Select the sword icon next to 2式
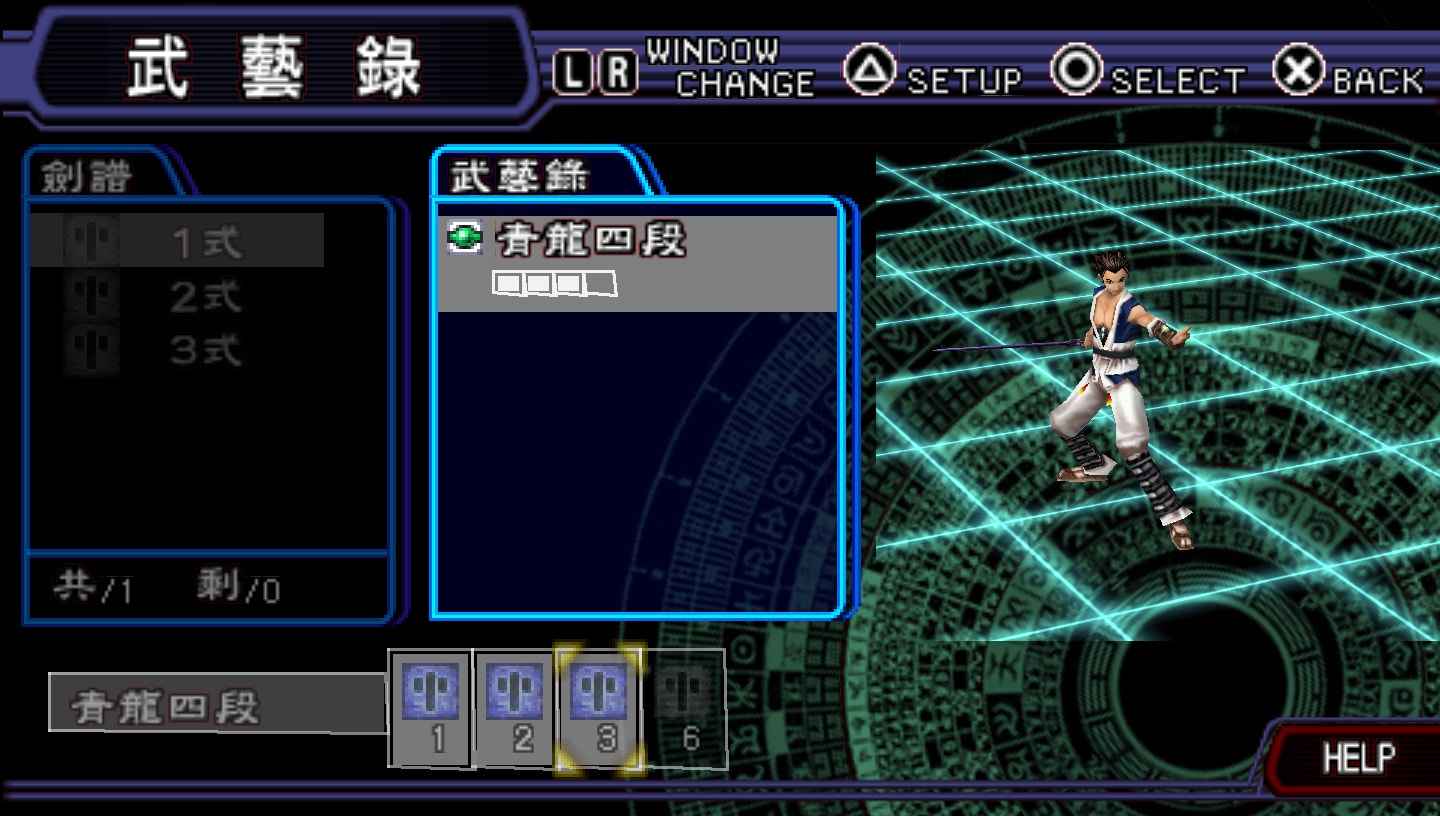Viewport: 1440px width, 816px height. pos(88,295)
